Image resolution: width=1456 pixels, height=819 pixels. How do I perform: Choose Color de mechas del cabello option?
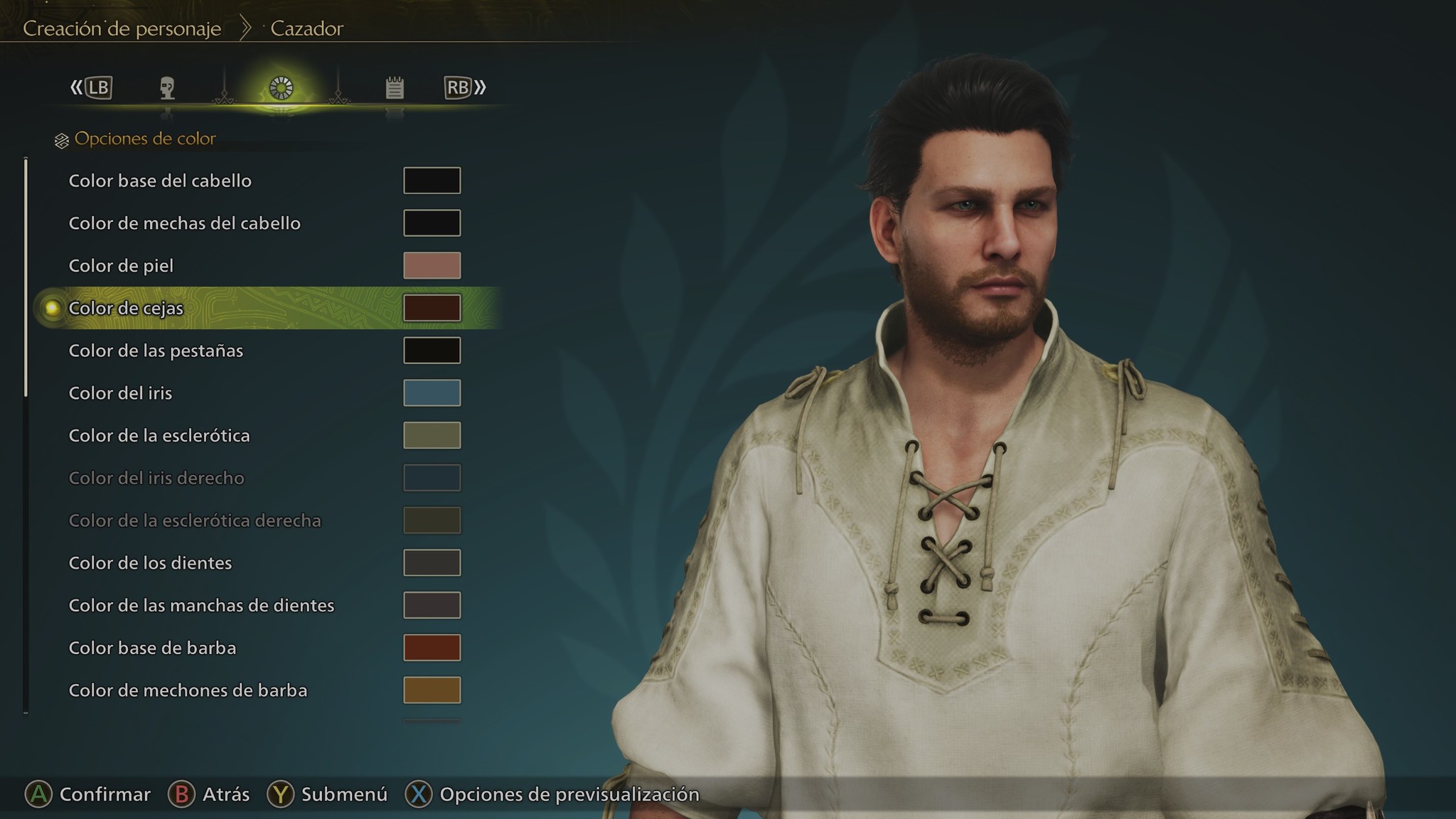click(x=184, y=223)
